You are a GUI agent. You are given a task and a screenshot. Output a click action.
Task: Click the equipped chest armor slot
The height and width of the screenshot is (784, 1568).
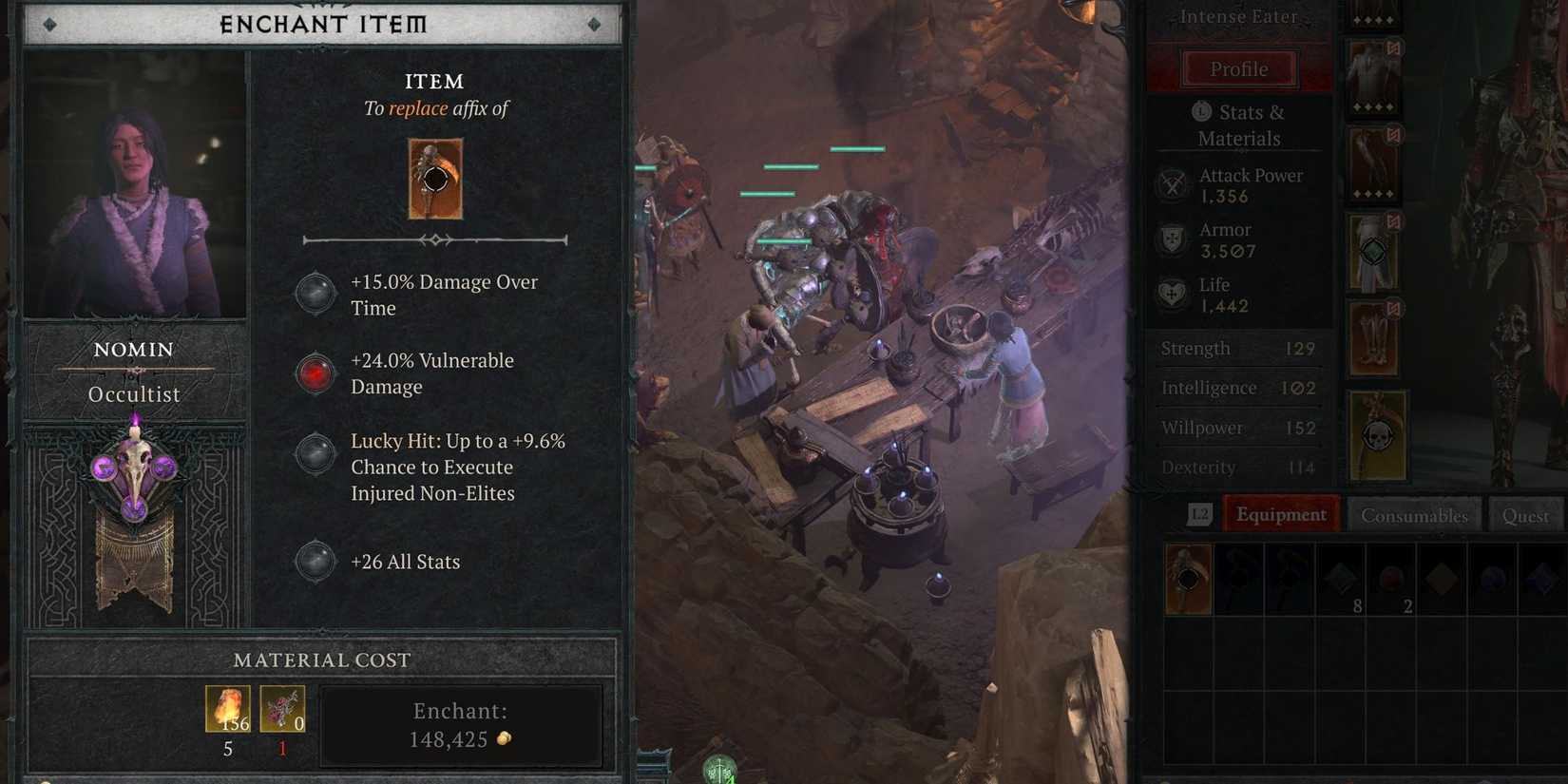pyautogui.click(x=1372, y=74)
